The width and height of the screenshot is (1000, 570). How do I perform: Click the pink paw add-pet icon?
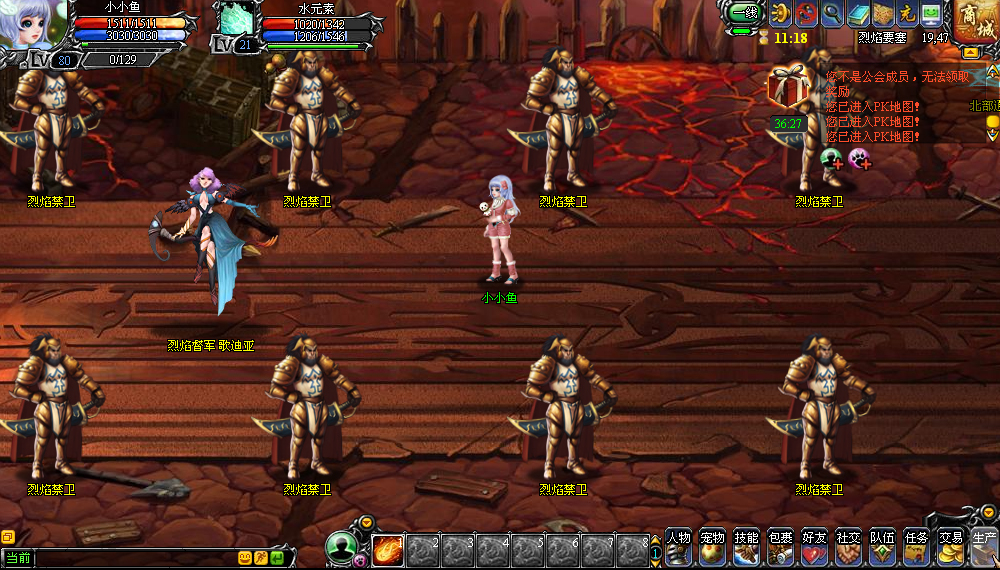[858, 157]
